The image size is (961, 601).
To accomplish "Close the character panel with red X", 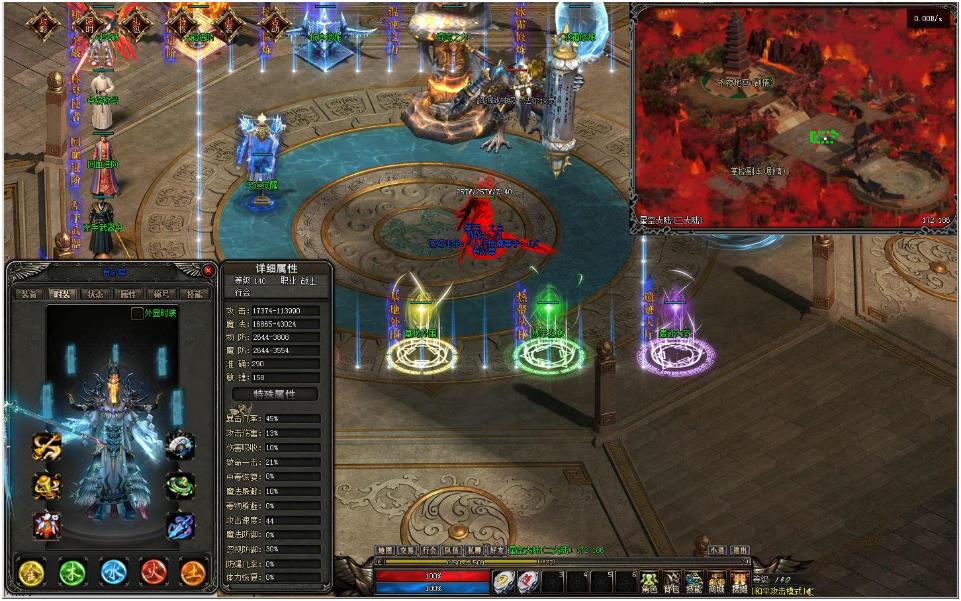I will point(208,270).
